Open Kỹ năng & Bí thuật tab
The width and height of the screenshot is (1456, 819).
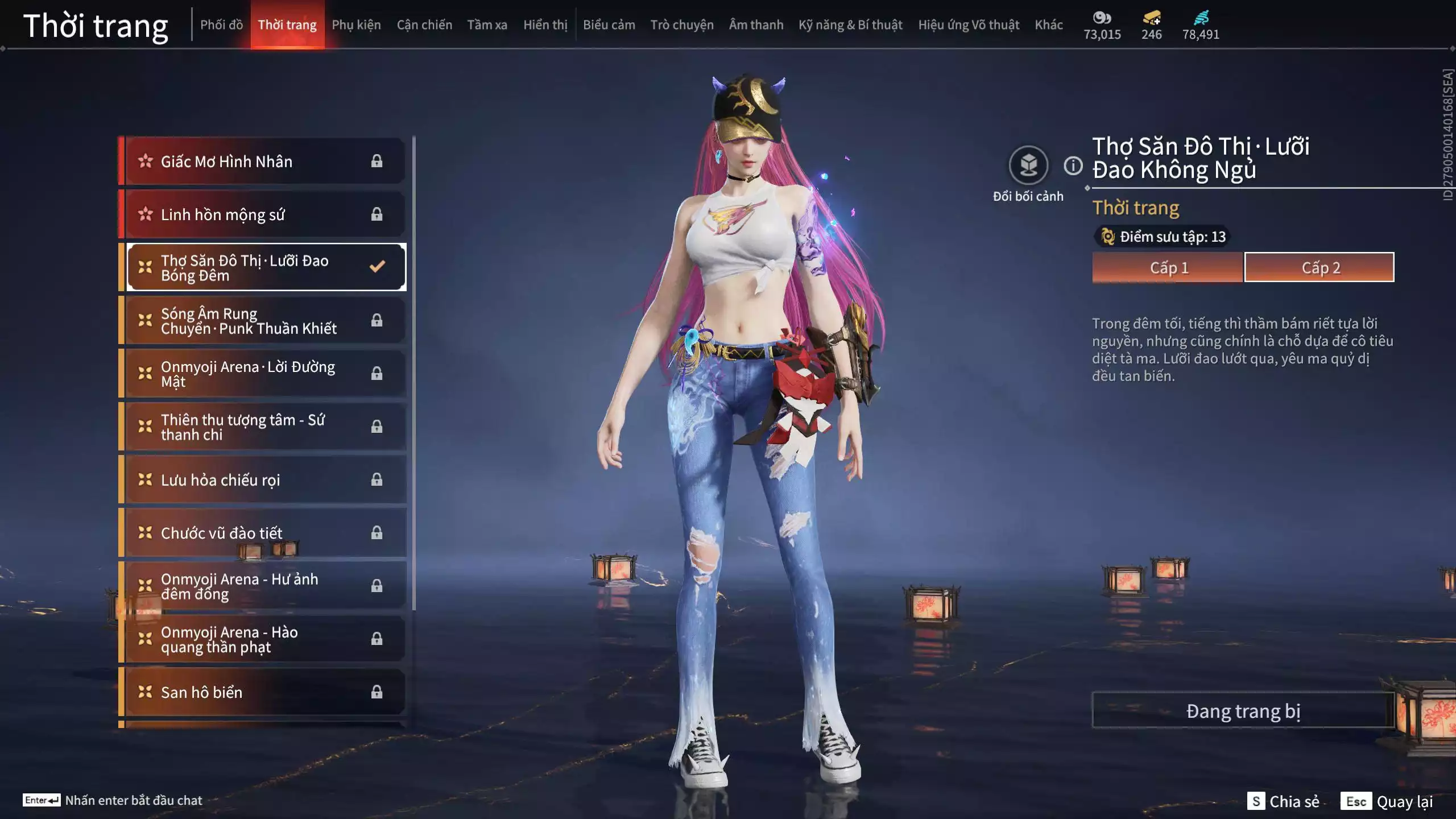(850, 25)
